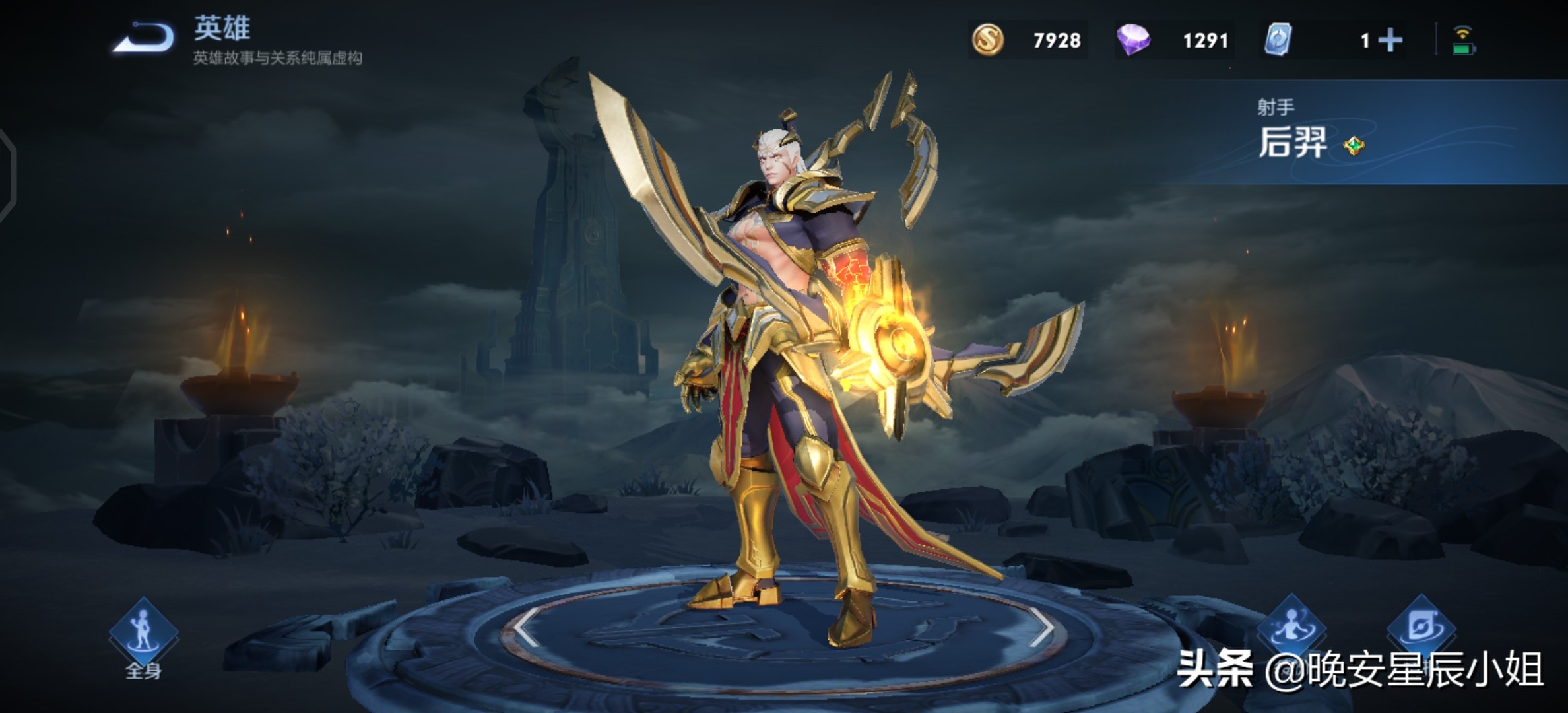Tap the blue swap card icon
The height and width of the screenshot is (713, 1568).
pyautogui.click(x=1278, y=40)
